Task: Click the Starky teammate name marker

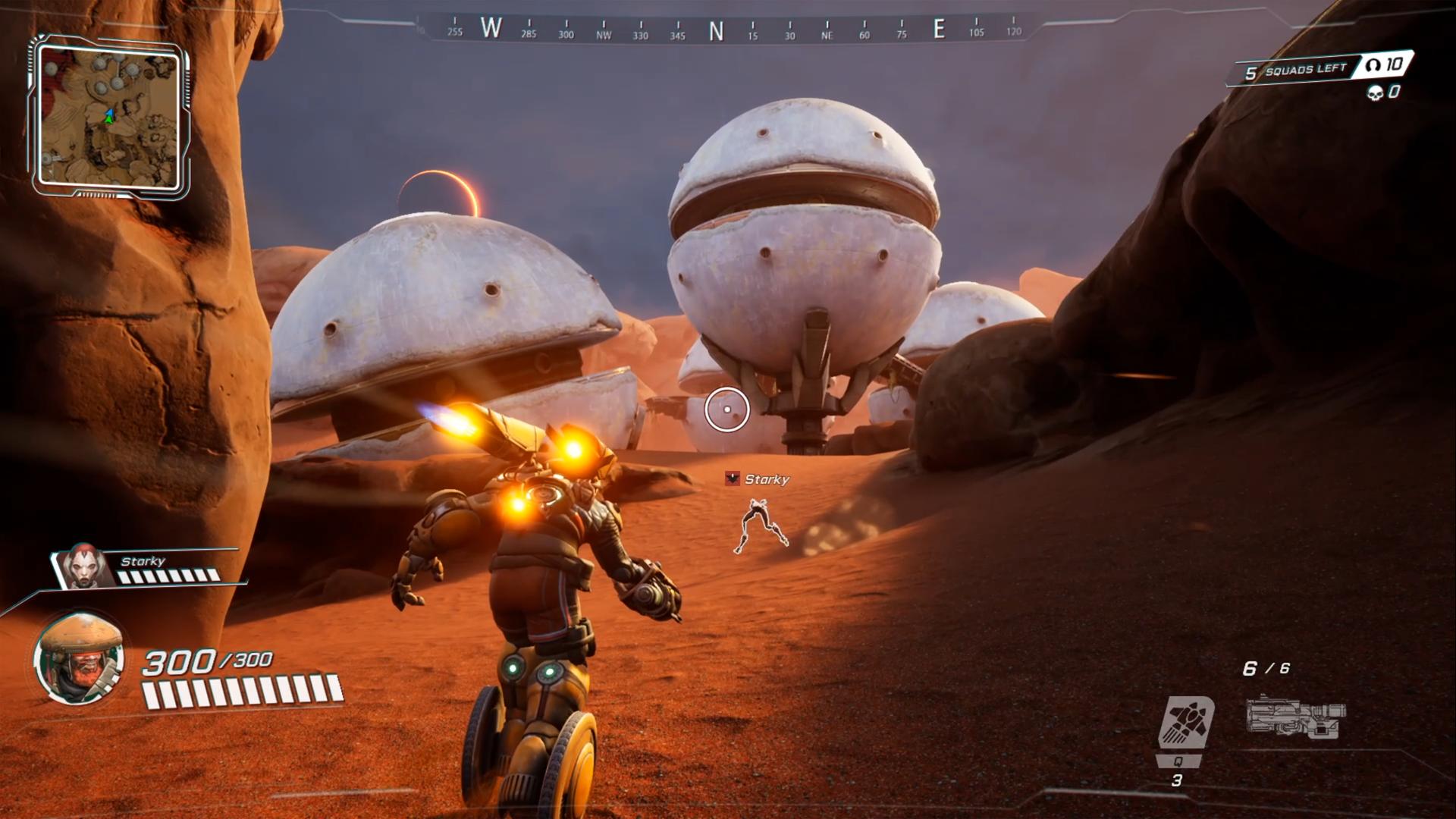Action: point(759,479)
